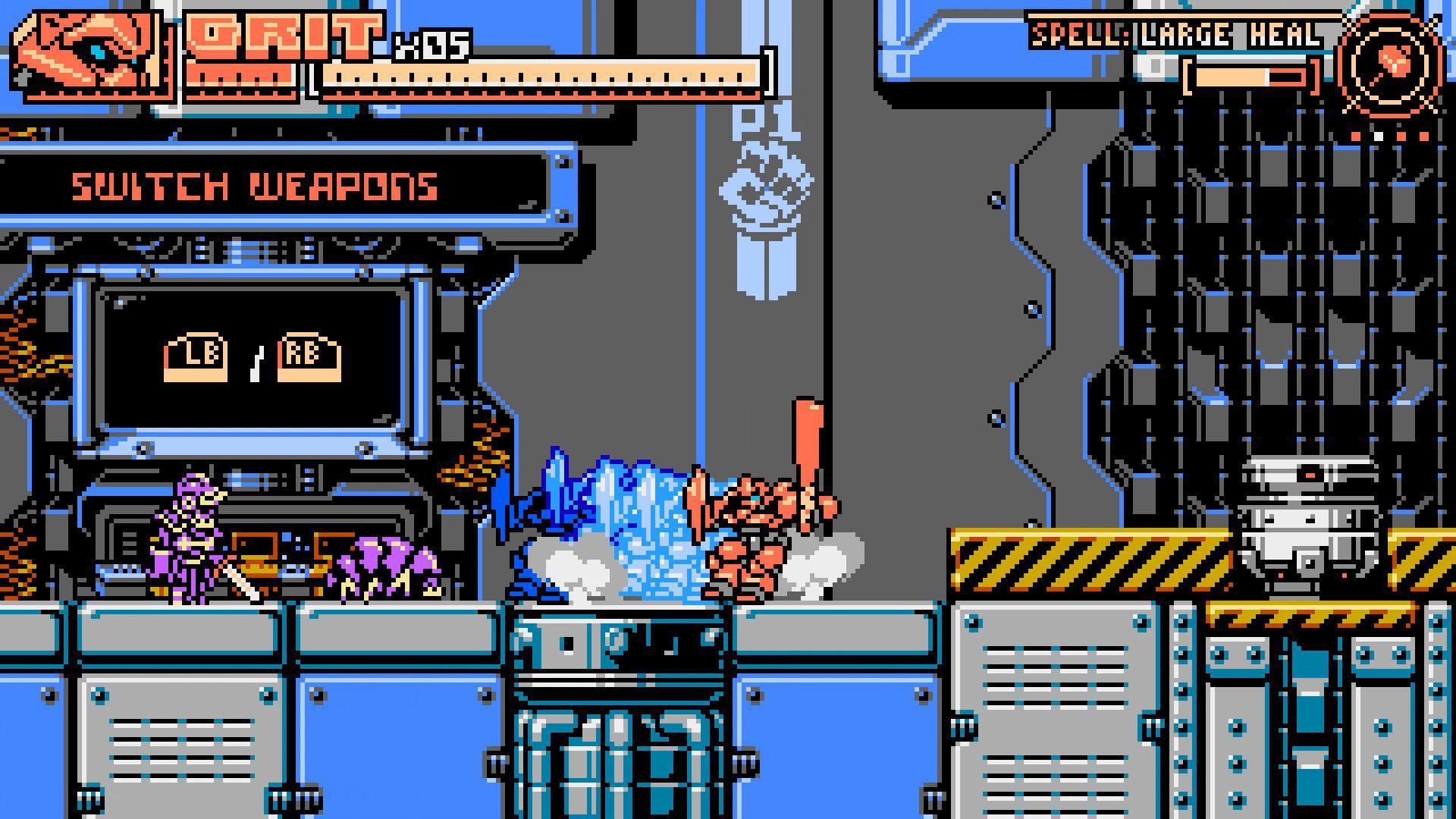Open the SWITCH WEAPONS panel
The height and width of the screenshot is (819, 1456).
pyautogui.click(x=254, y=184)
